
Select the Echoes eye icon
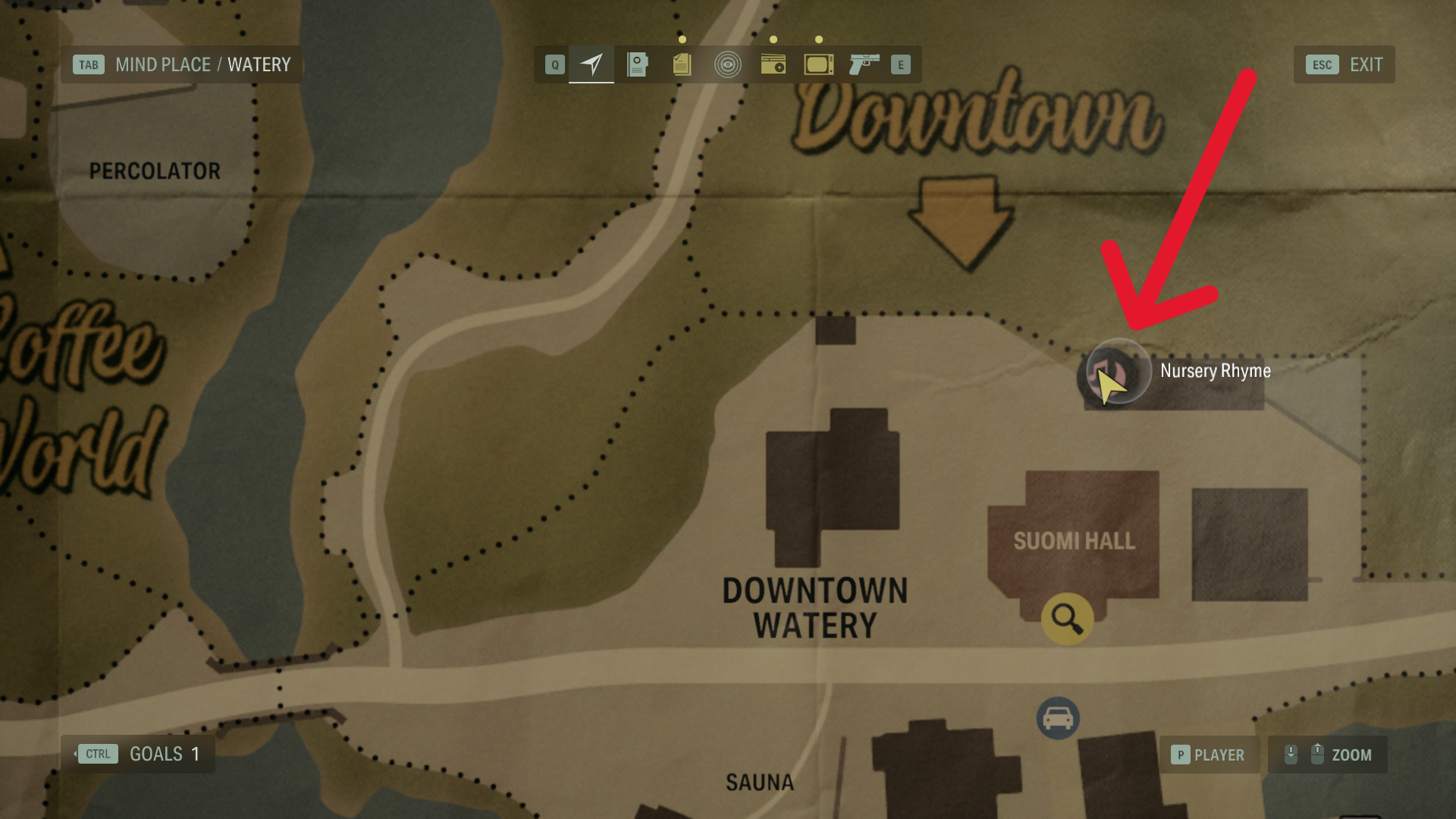[x=726, y=64]
